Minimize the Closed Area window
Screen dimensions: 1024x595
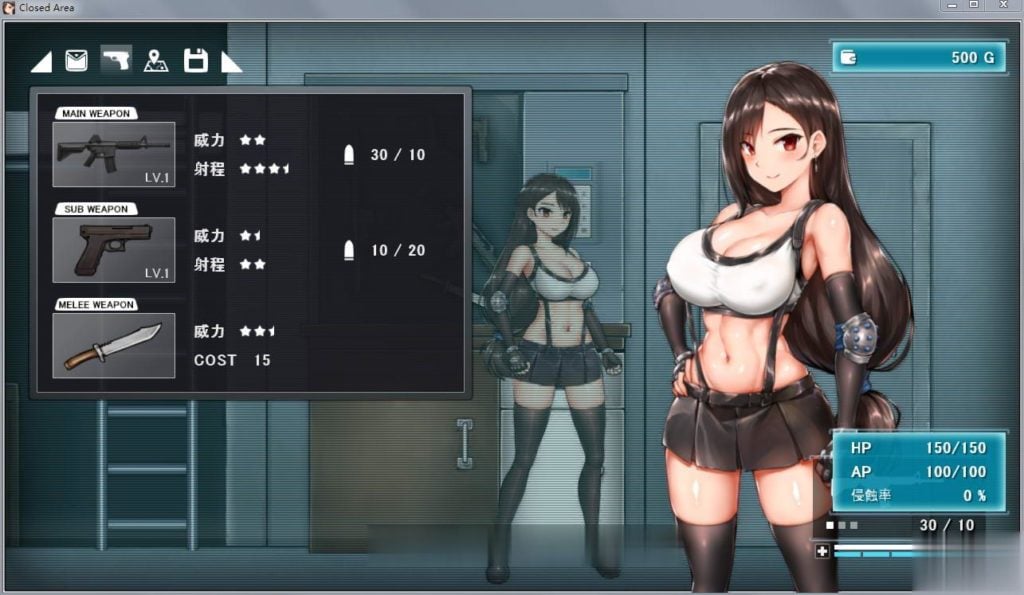950,6
